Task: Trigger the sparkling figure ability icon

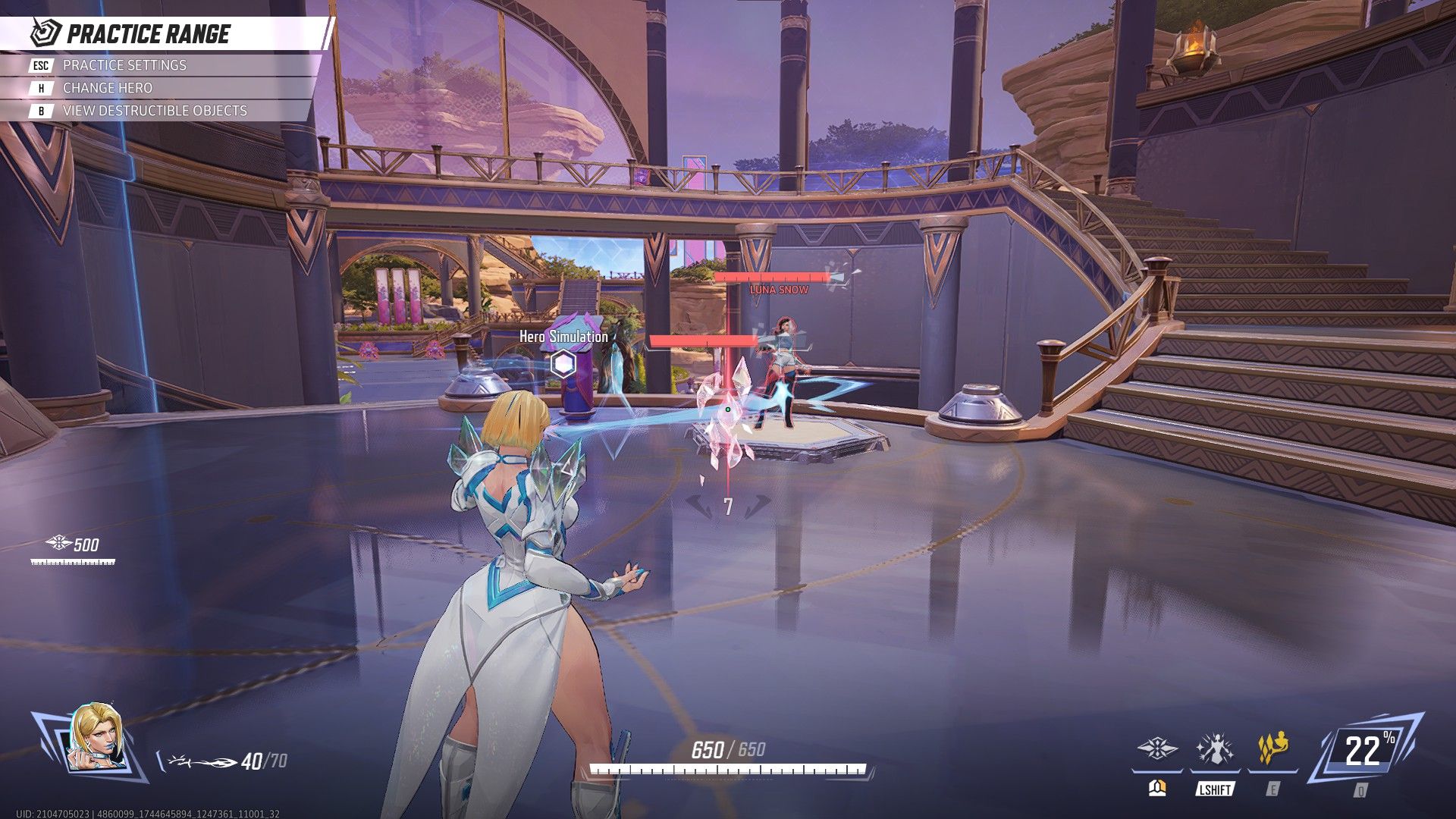Action: [x=1215, y=749]
